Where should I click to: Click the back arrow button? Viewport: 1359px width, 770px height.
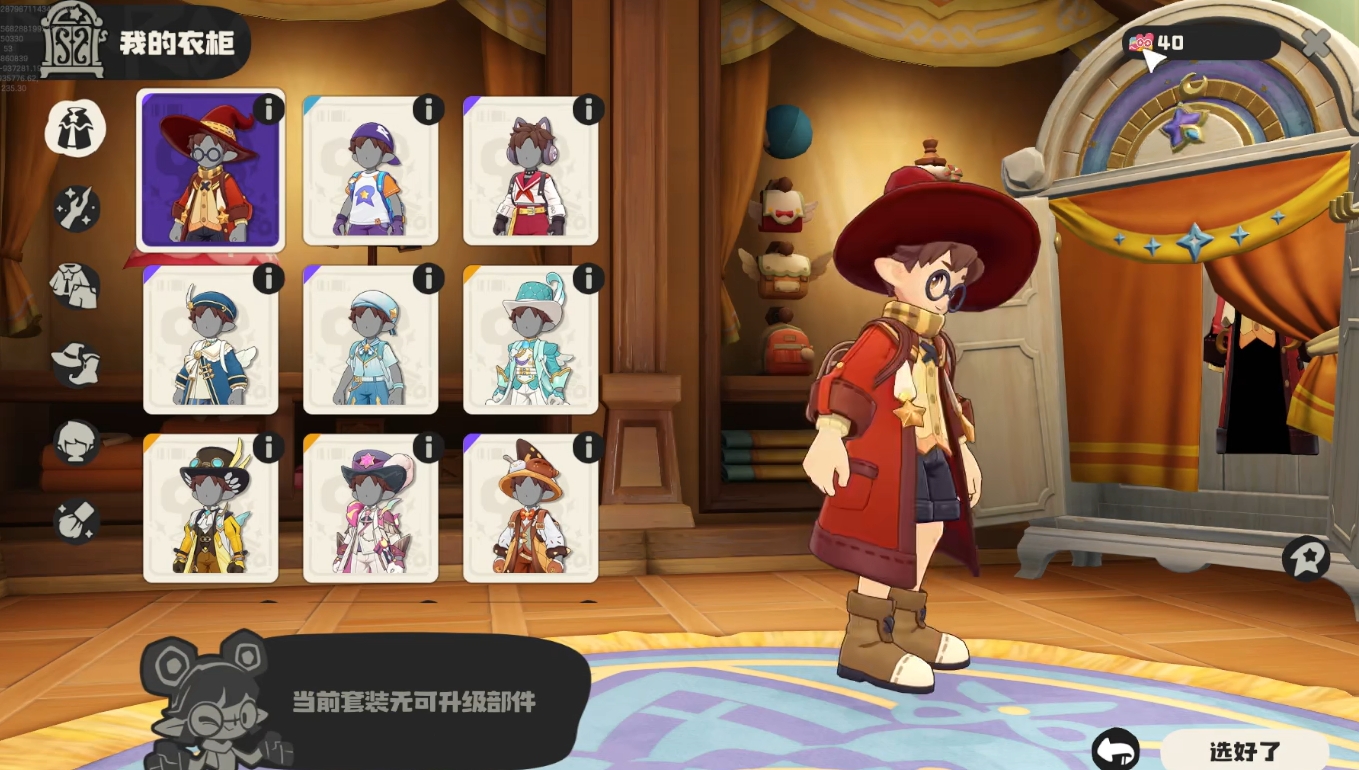(1116, 751)
